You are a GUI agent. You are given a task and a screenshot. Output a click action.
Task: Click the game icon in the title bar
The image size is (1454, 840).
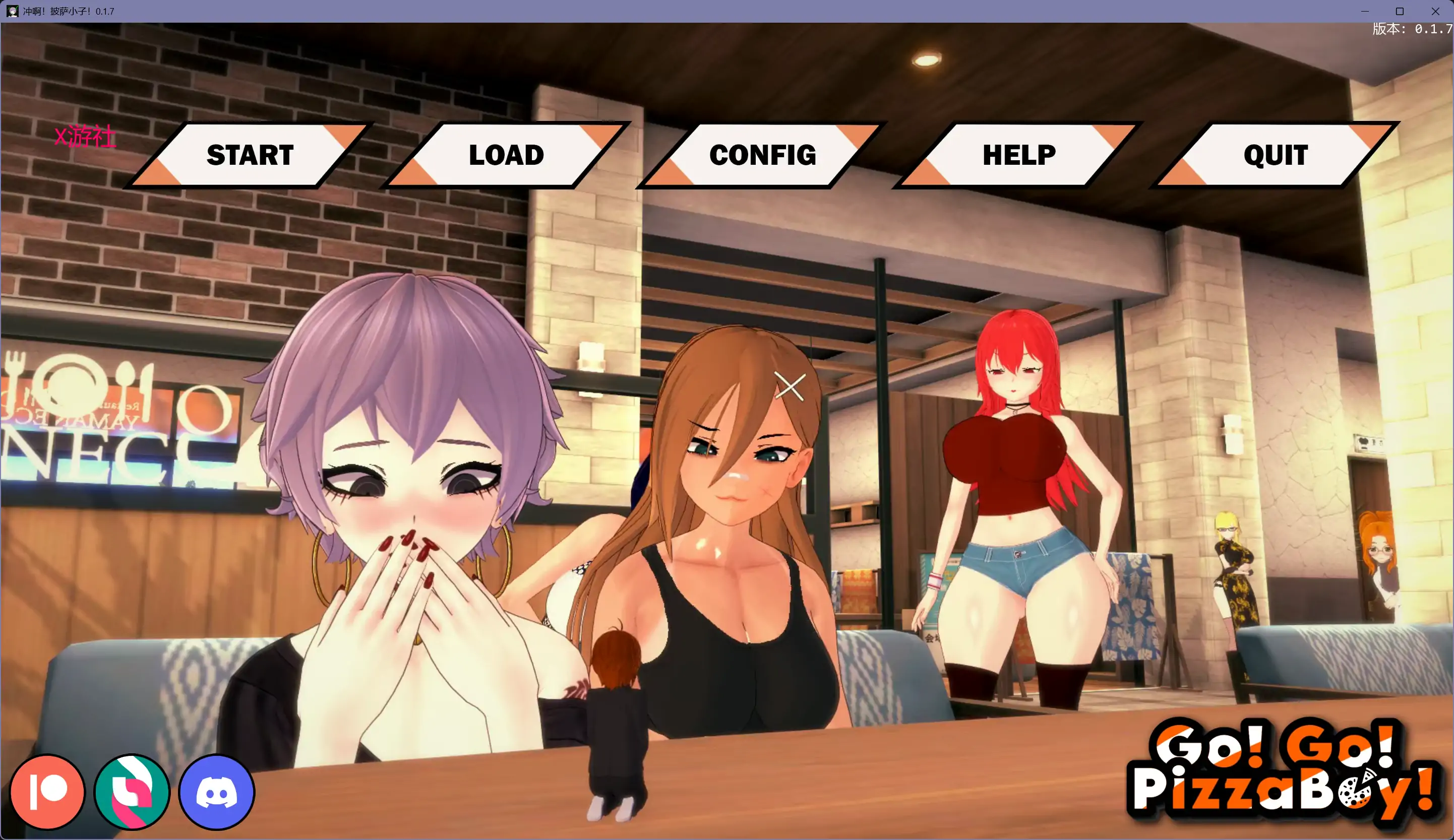point(12,11)
